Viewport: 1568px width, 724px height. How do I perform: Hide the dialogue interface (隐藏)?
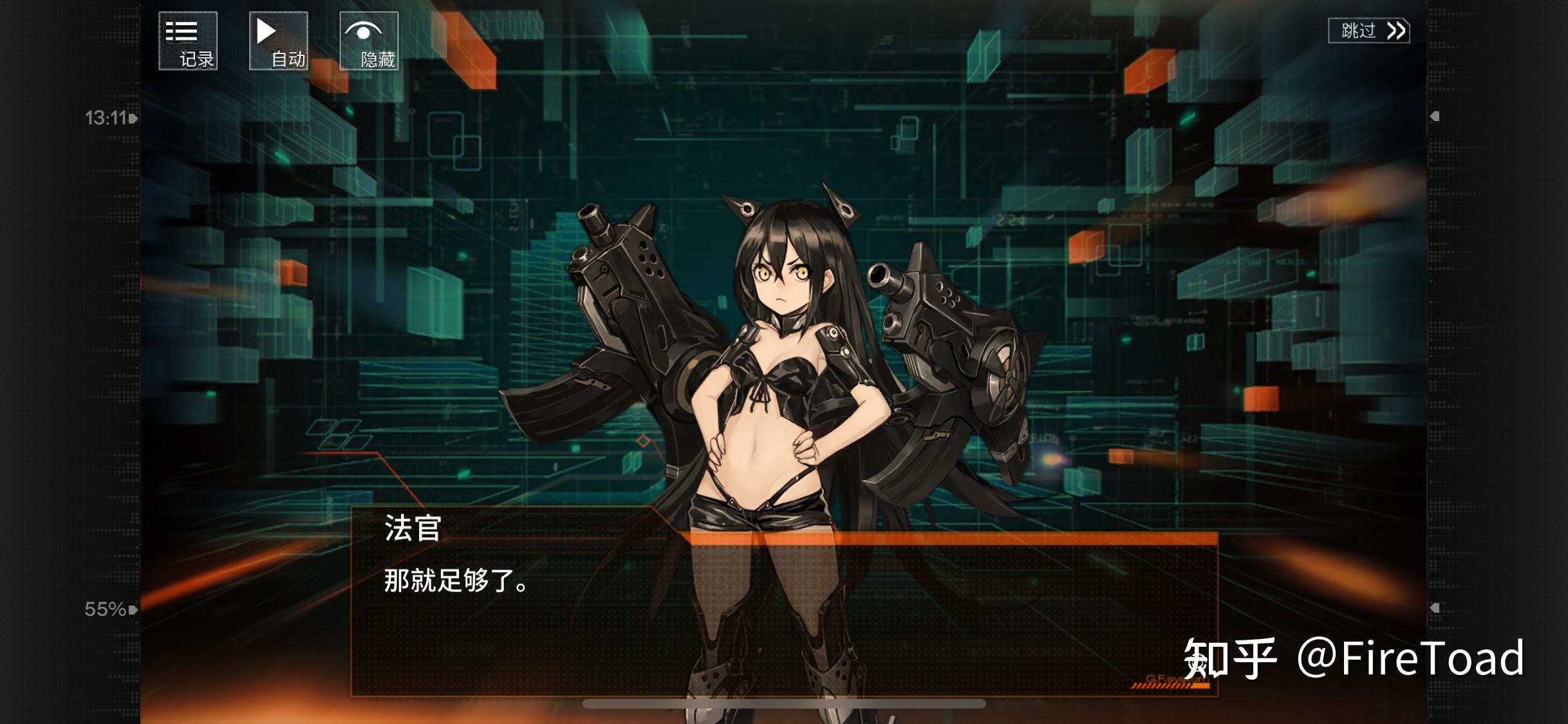click(x=369, y=41)
